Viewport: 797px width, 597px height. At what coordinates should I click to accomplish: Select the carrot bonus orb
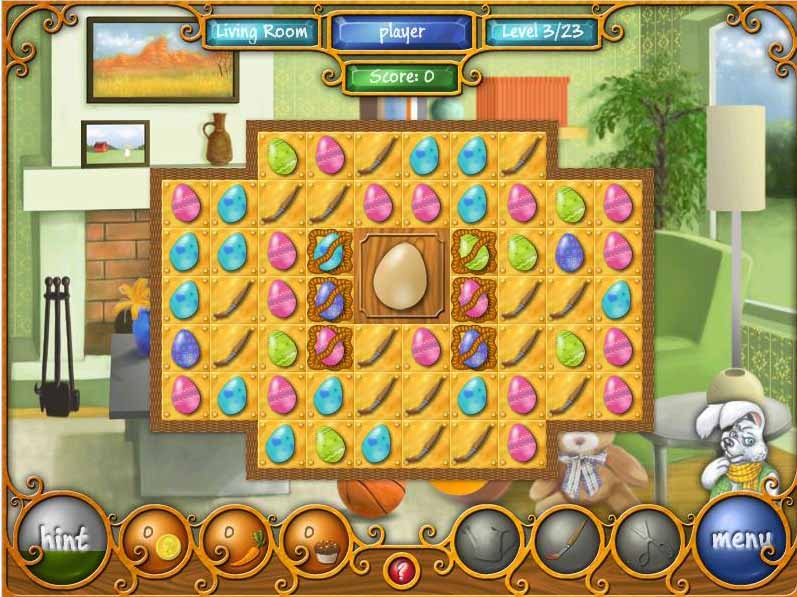pyautogui.click(x=235, y=543)
